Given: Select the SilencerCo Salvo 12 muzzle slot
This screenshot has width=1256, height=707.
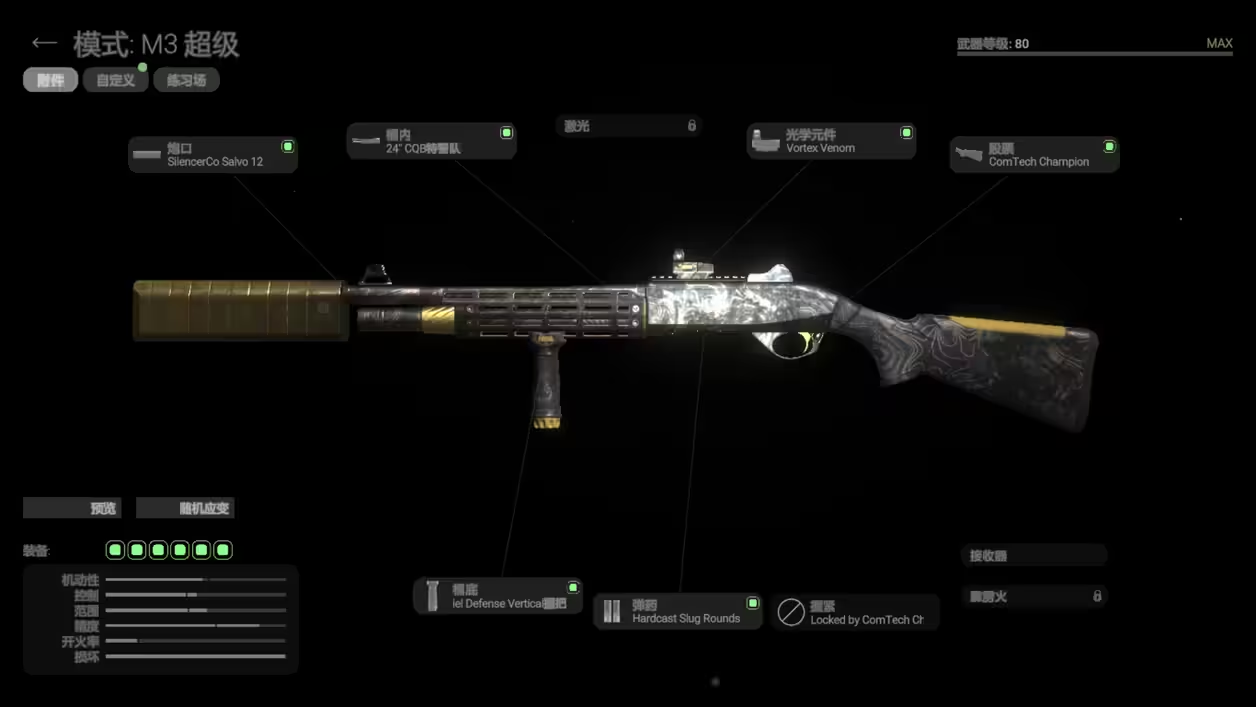Looking at the screenshot, I should point(213,154).
